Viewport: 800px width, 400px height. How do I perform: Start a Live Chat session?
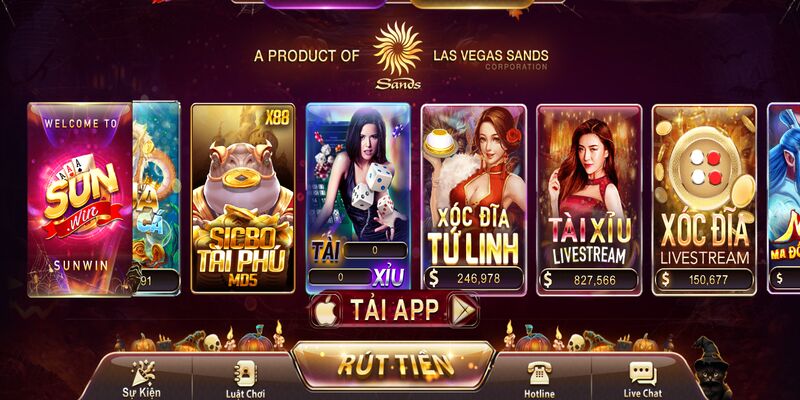642,380
